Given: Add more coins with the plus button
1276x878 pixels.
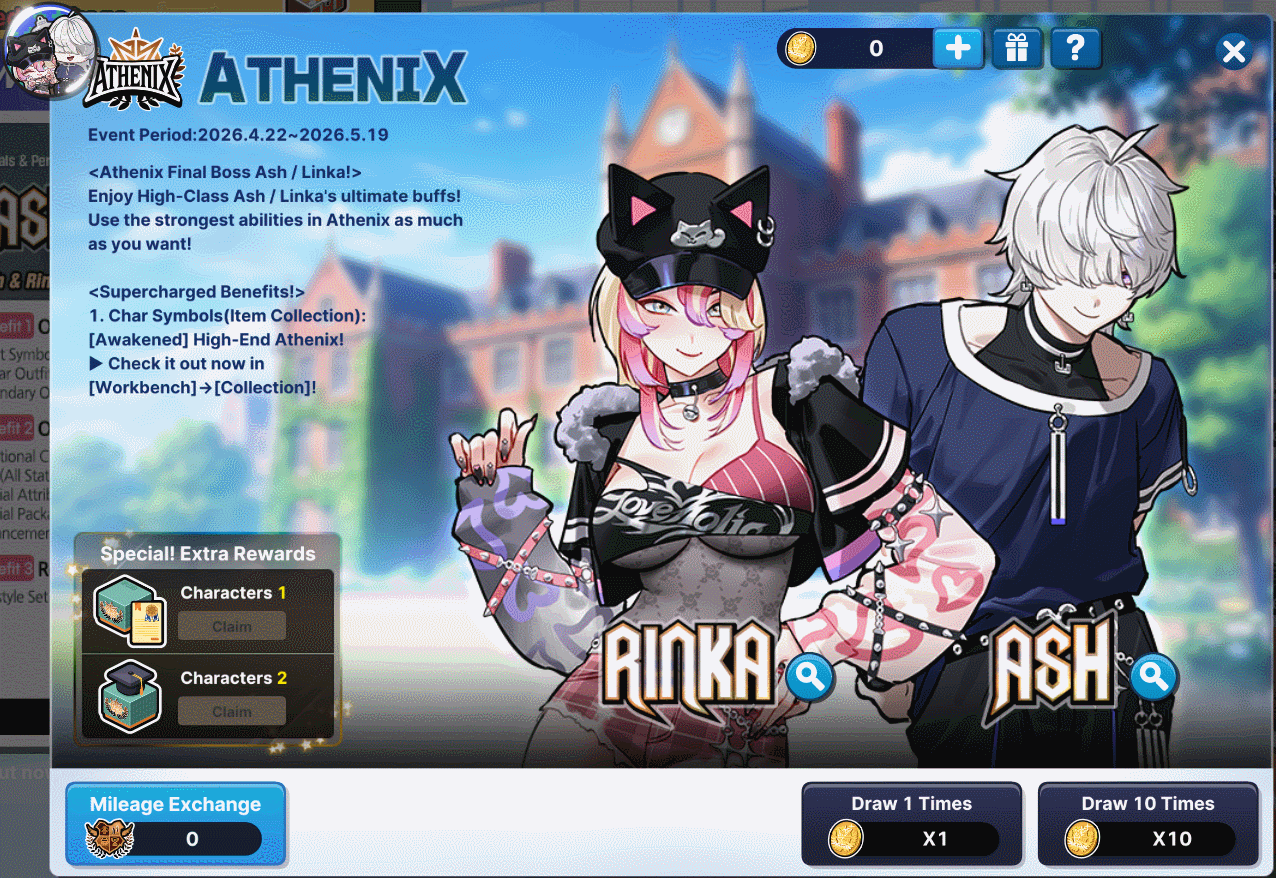Looking at the screenshot, I should coord(957,48).
